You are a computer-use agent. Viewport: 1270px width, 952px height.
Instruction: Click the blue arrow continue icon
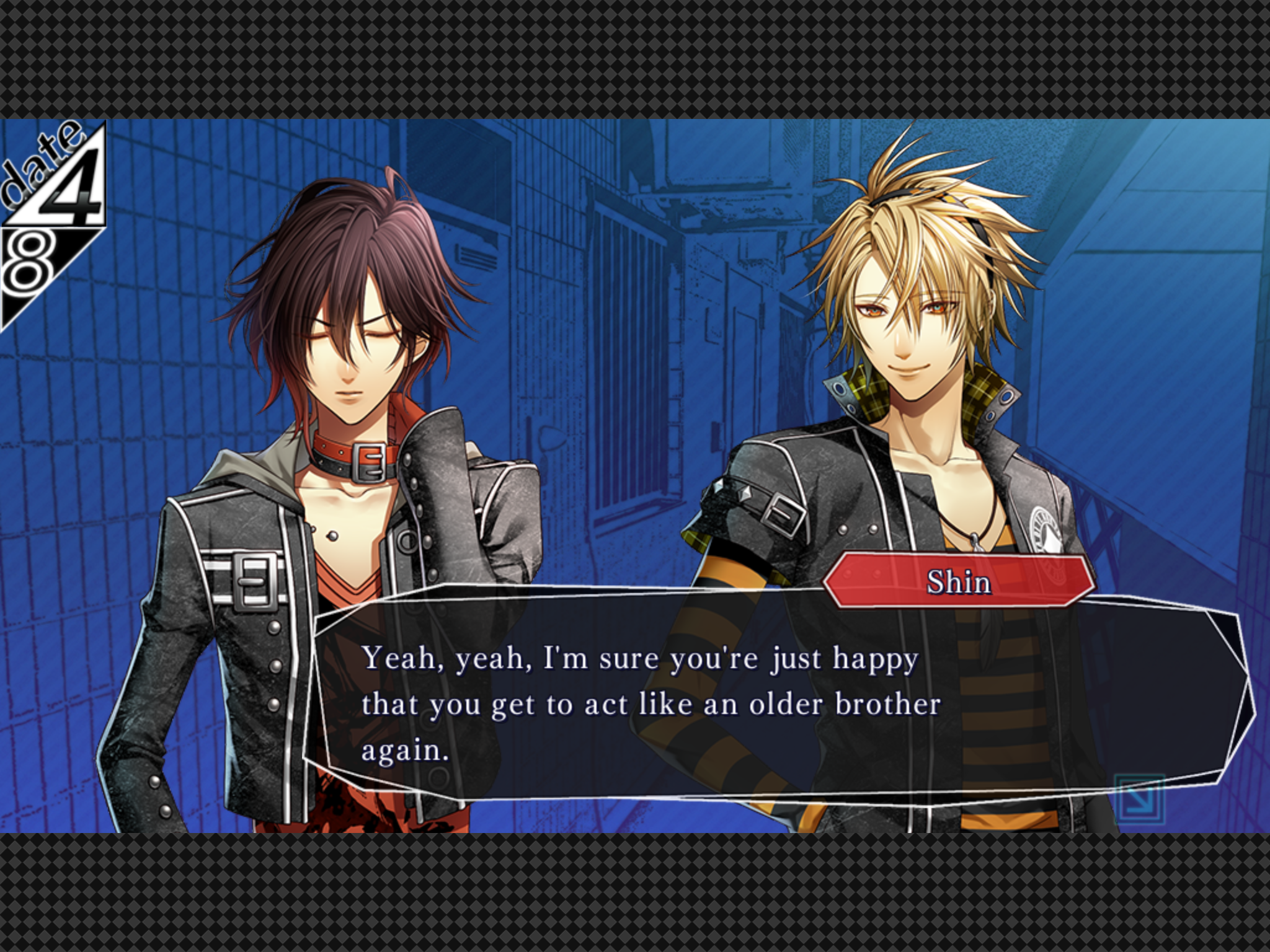1139,800
